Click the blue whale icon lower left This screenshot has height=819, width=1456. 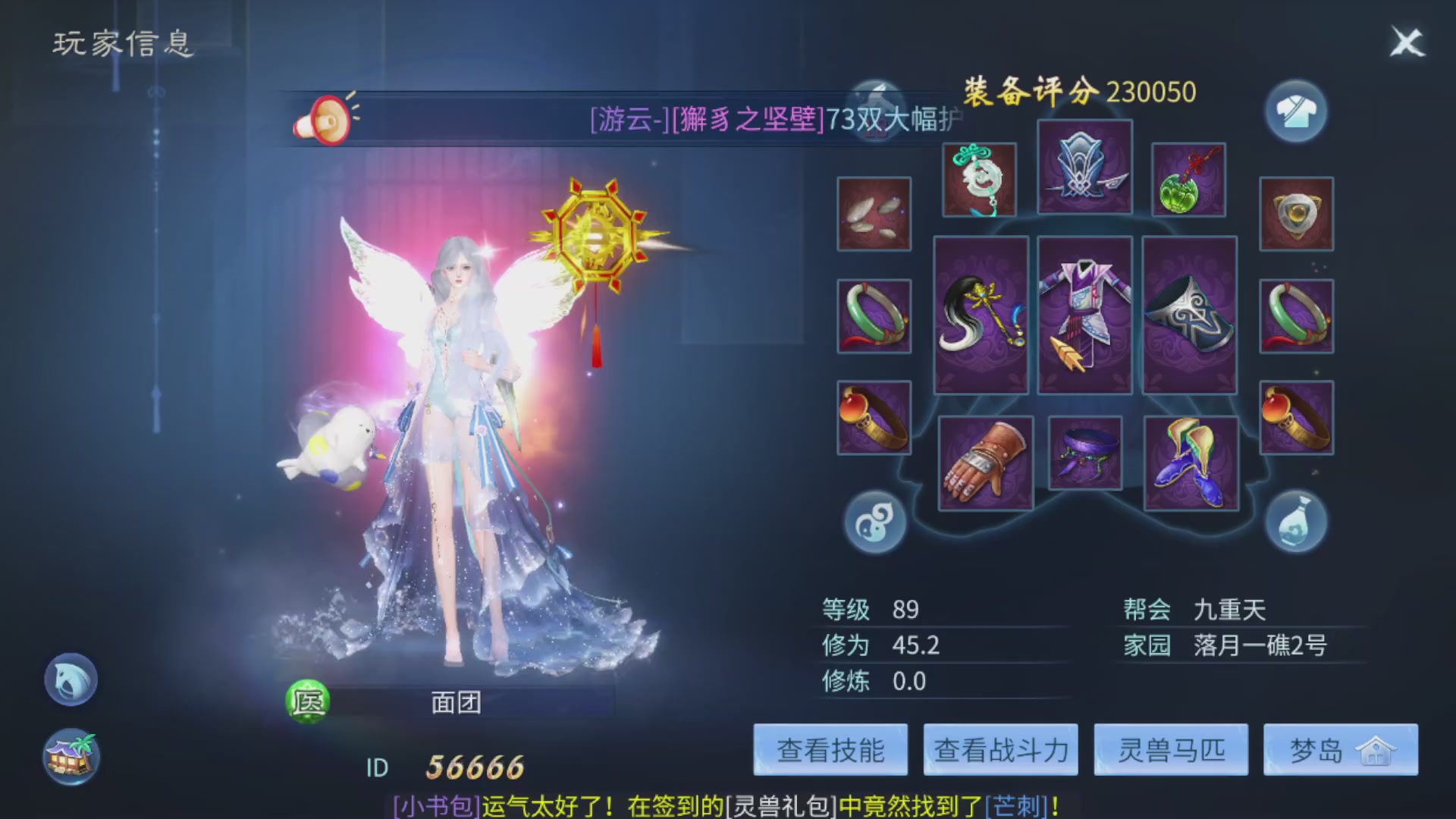70,680
